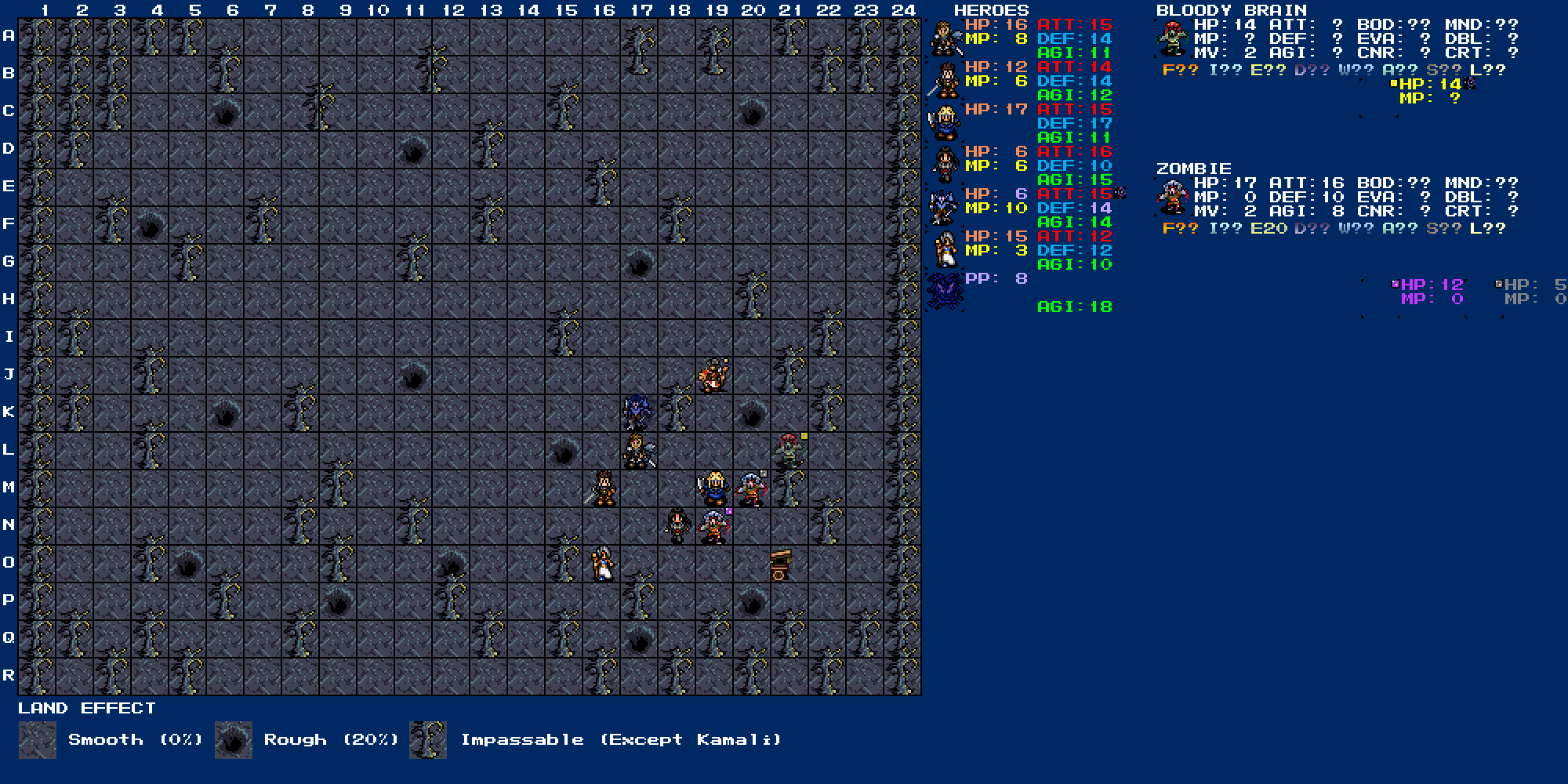The height and width of the screenshot is (784, 1568).
Task: Click the Rough terrain legend tile
Action: pos(234,740)
